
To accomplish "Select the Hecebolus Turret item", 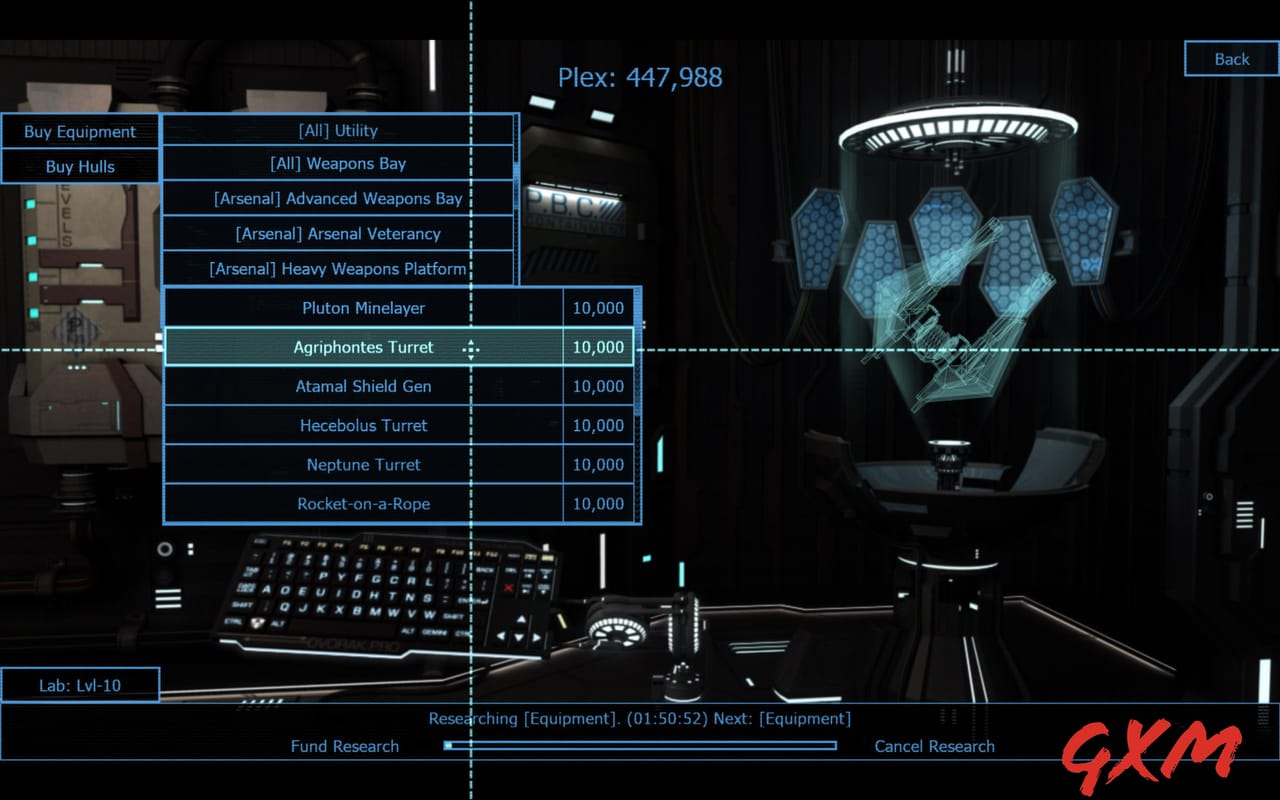I will (363, 425).
